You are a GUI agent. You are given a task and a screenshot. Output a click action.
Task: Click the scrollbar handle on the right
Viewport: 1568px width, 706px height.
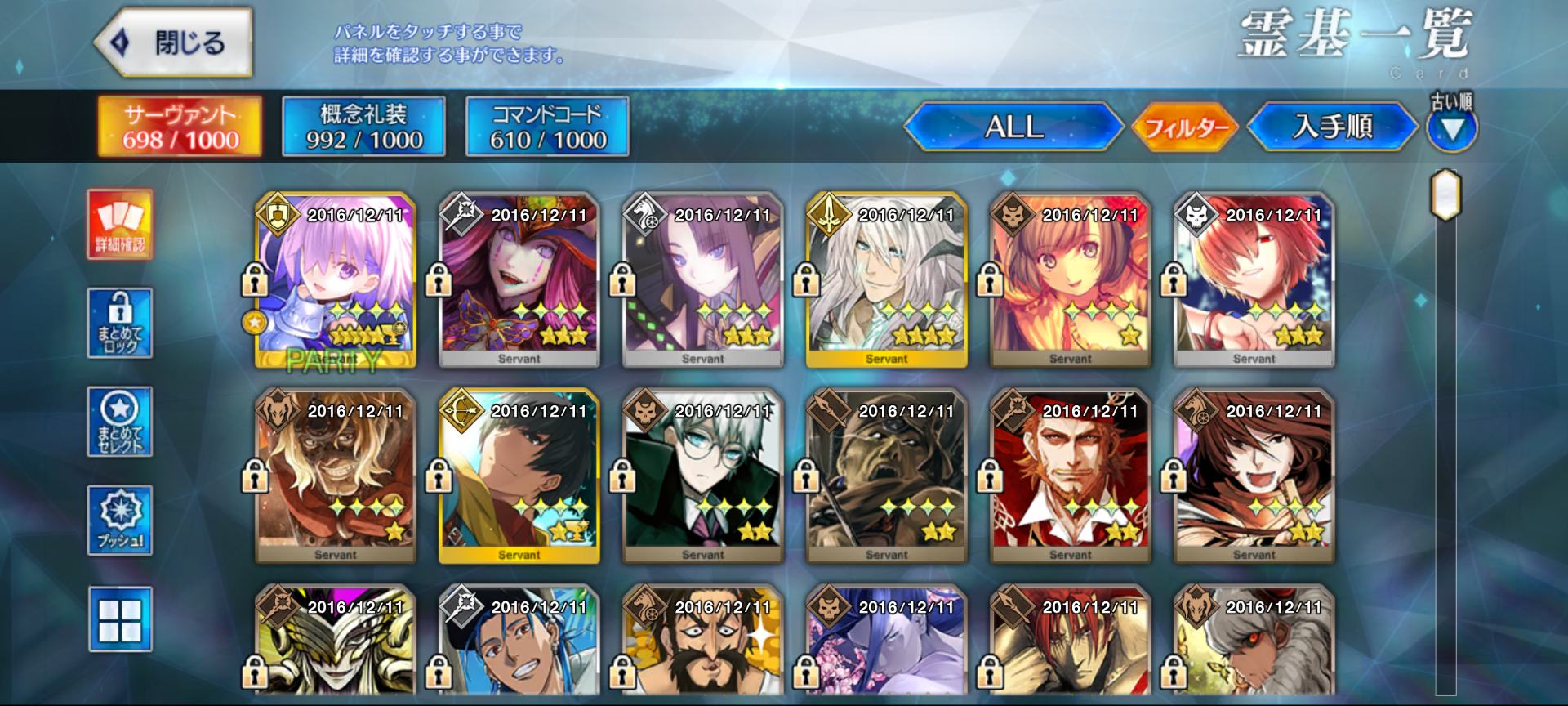click(x=1445, y=194)
